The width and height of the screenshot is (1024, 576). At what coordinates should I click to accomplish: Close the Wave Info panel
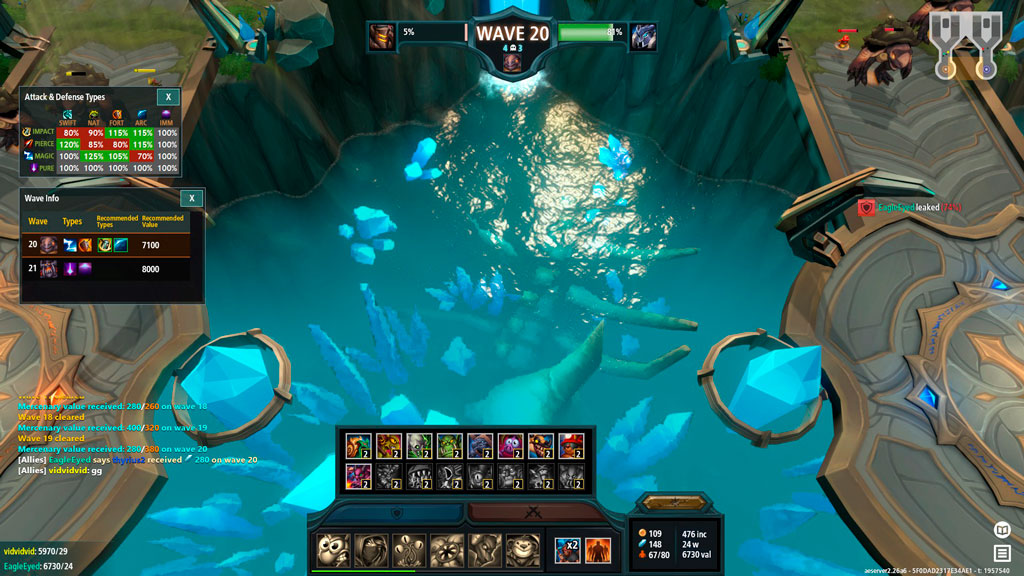click(191, 198)
